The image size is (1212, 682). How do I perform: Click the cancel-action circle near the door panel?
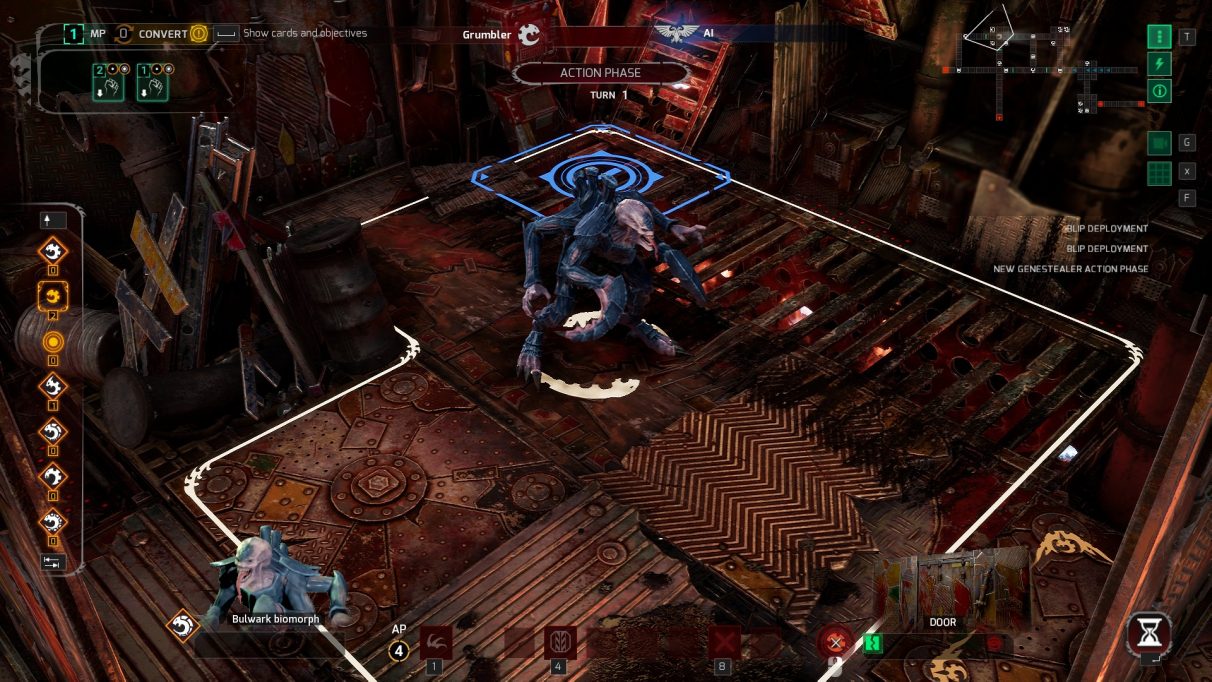(x=835, y=642)
